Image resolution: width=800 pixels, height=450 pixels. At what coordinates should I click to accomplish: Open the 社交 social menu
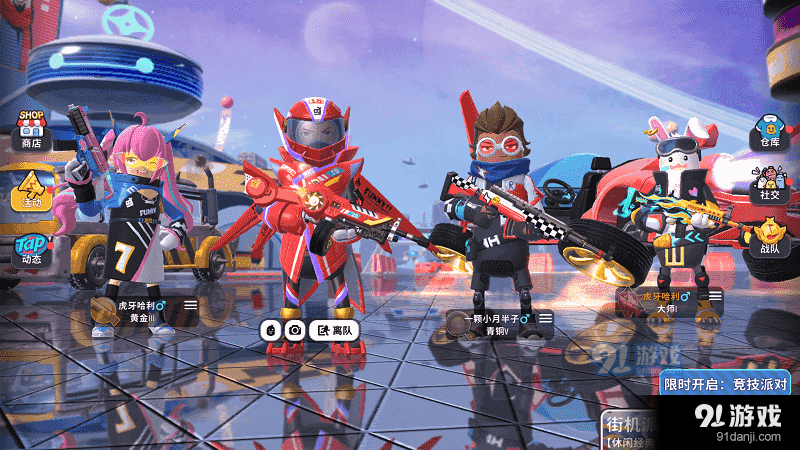point(768,186)
